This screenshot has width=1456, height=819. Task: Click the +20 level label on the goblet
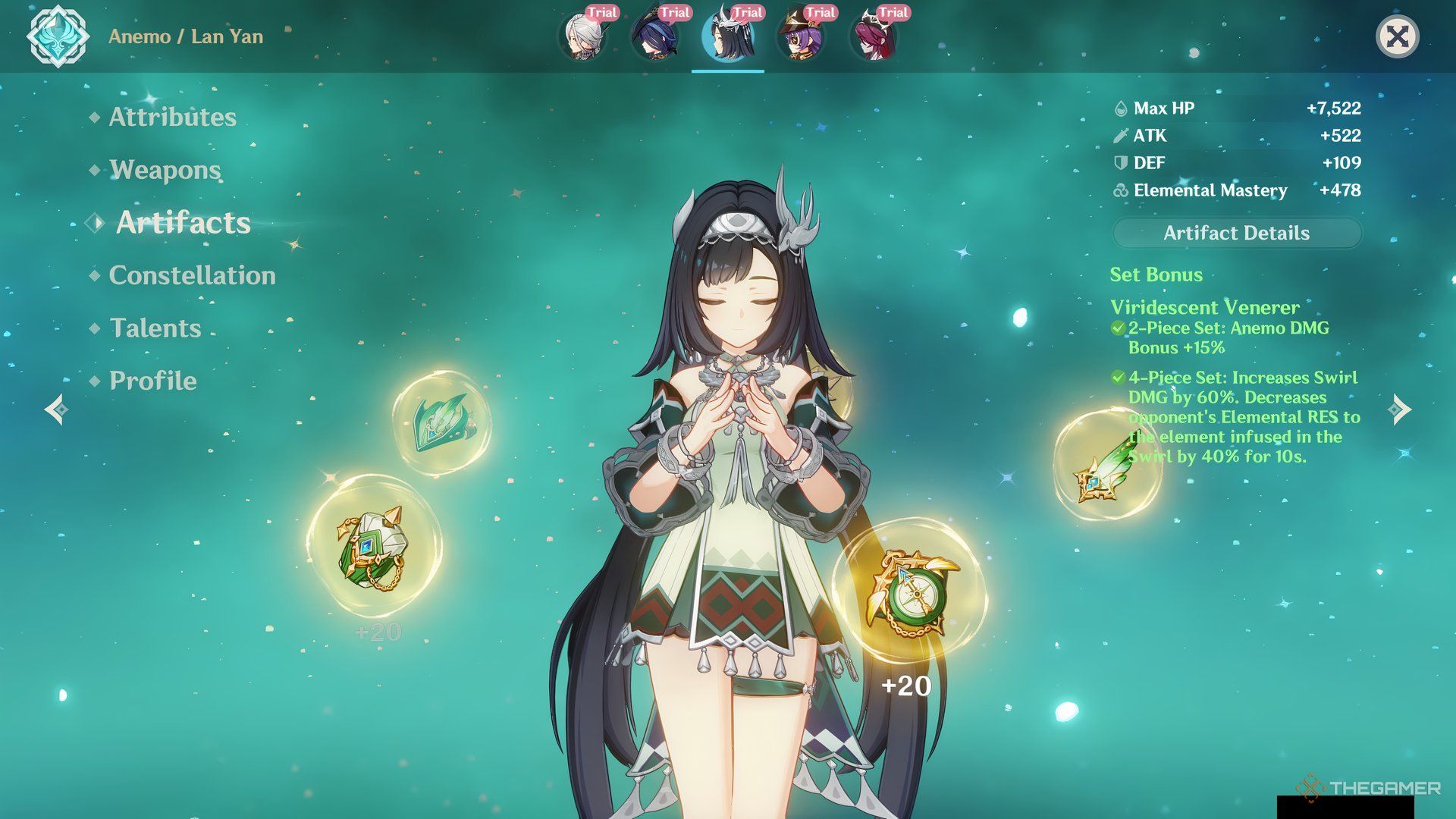[x=907, y=686]
